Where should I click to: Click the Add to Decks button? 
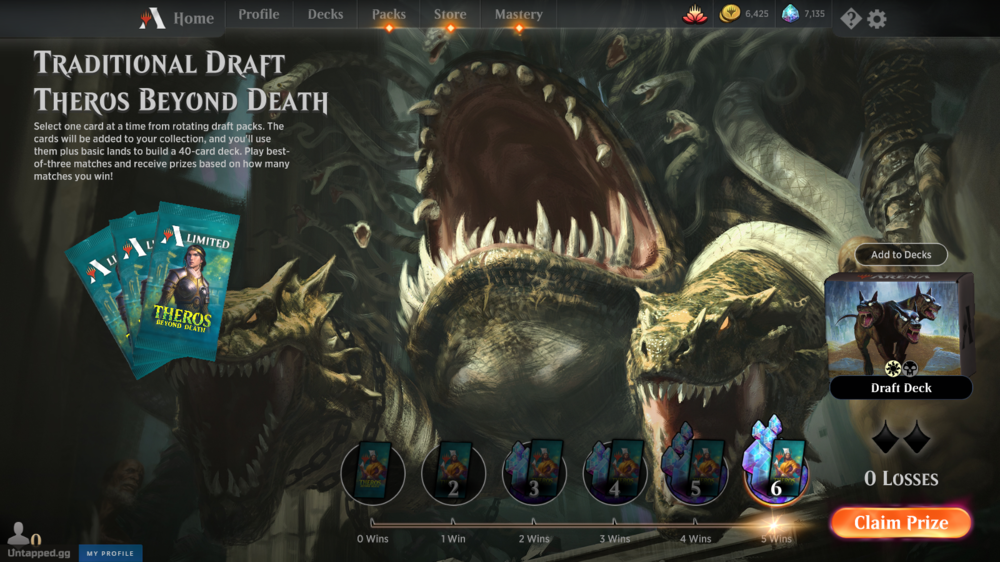901,255
